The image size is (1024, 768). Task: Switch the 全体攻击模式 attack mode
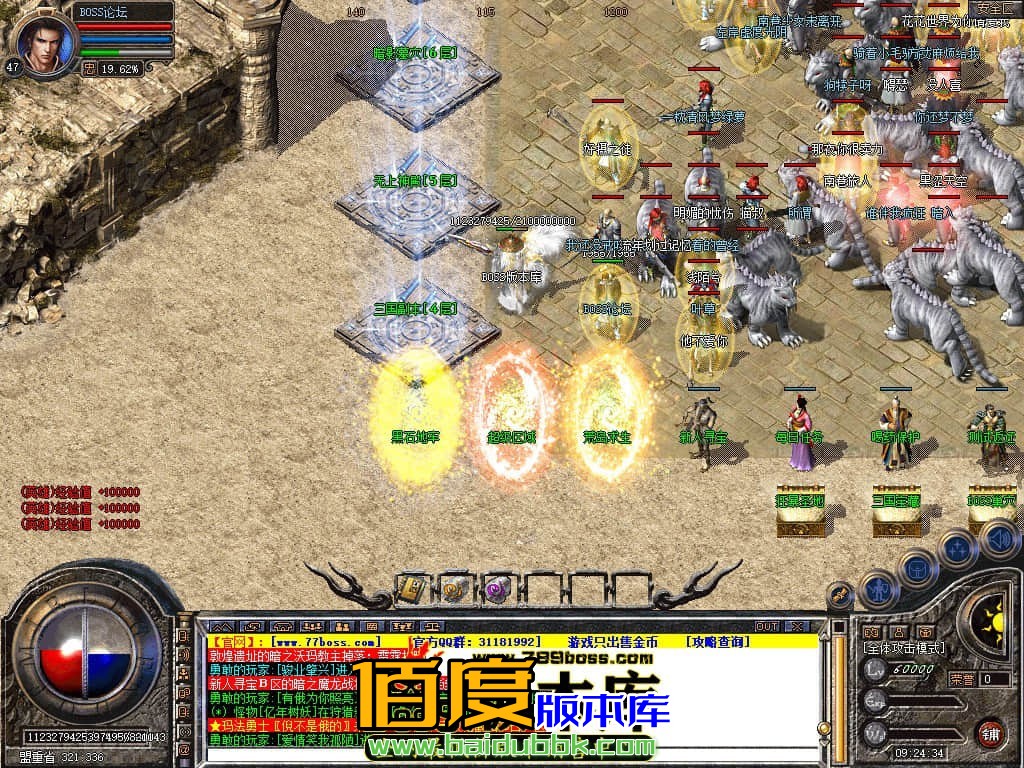point(904,648)
